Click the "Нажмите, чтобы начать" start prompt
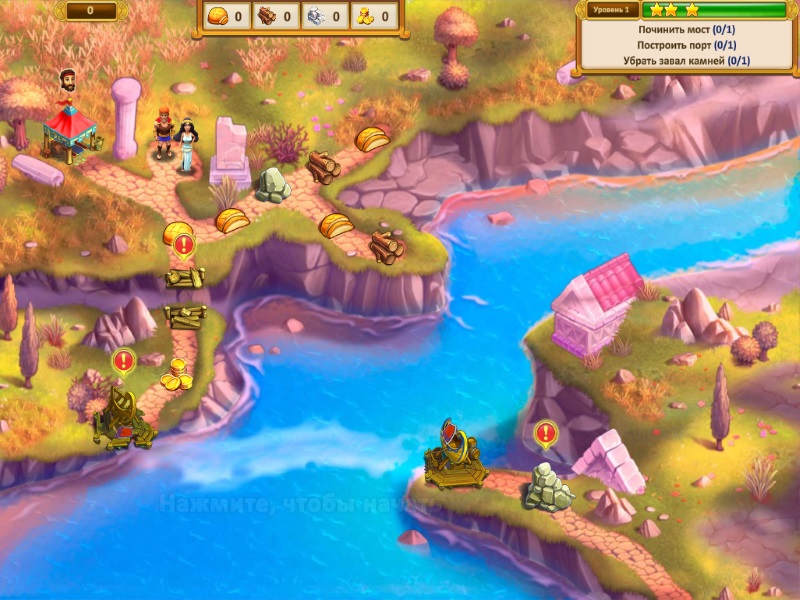 tap(300, 504)
